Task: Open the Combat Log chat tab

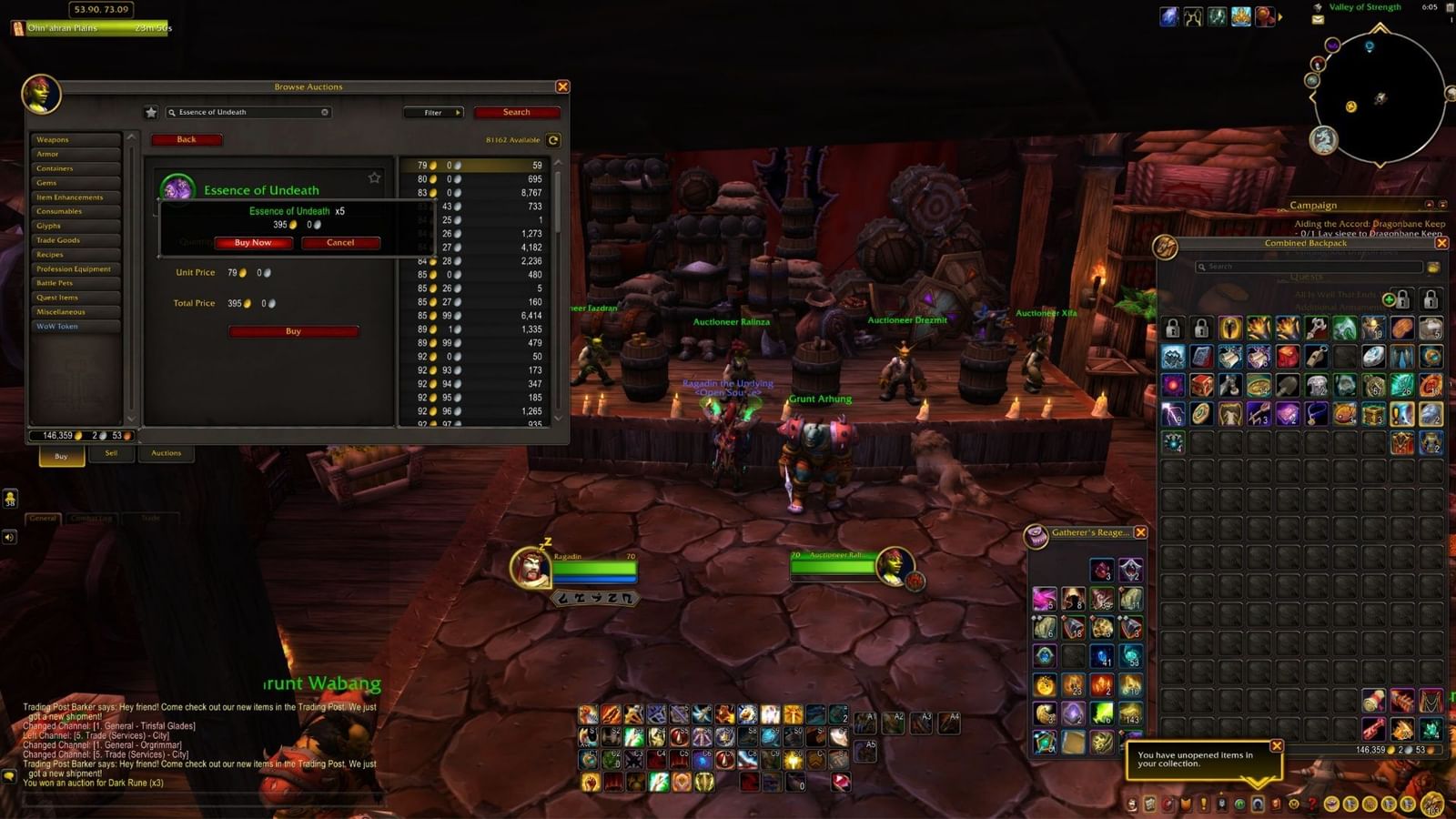Action: coord(89,517)
